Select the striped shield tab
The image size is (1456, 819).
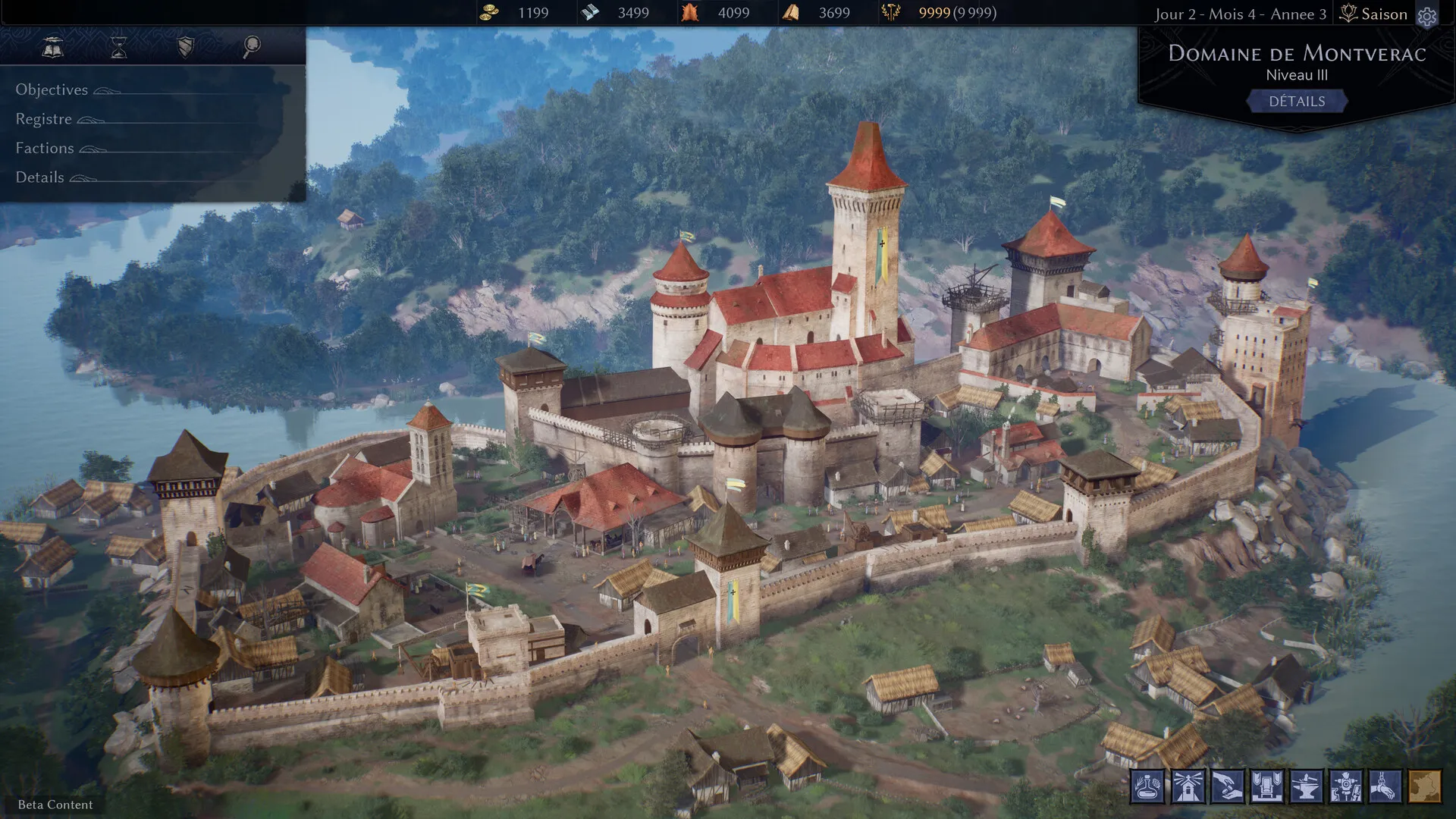(x=185, y=47)
